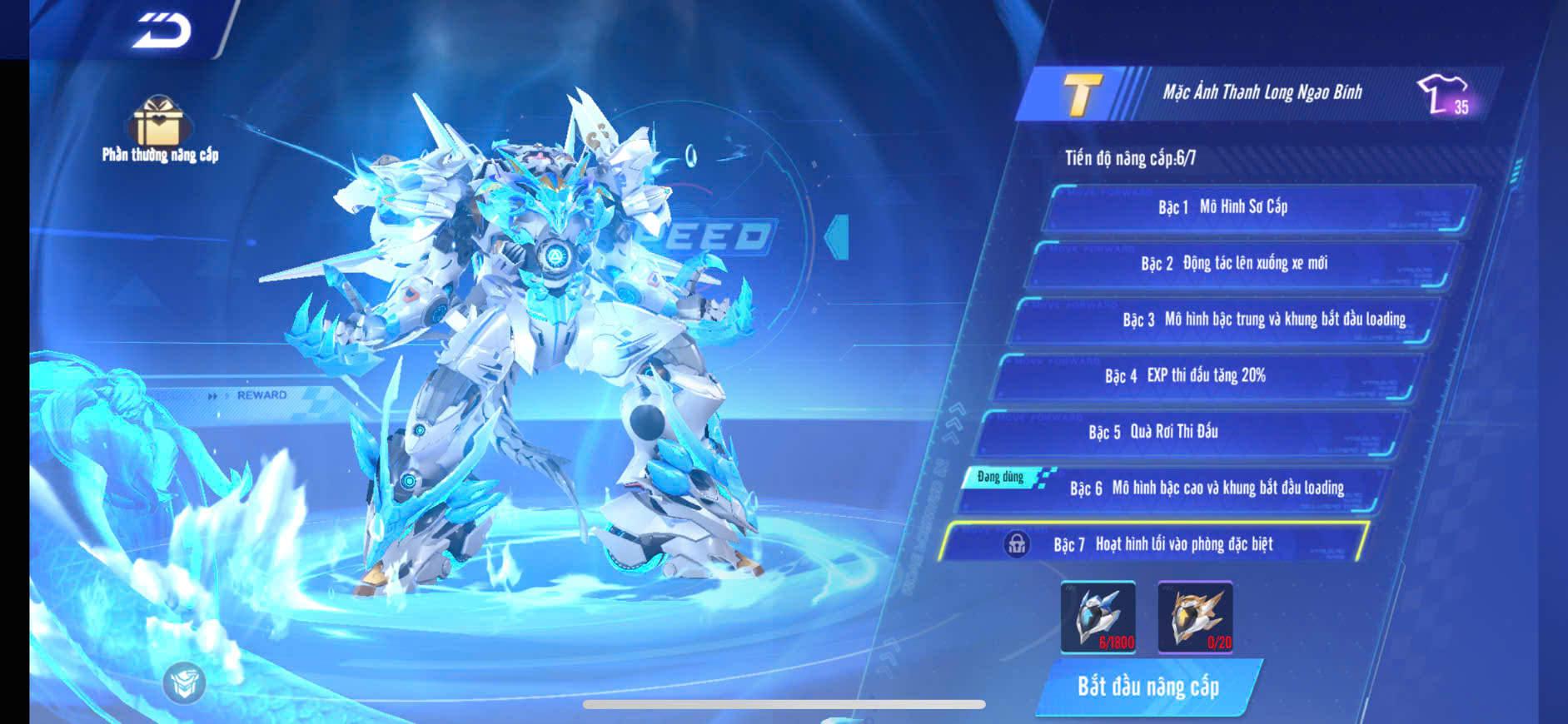This screenshot has width=1568, height=724.
Task: Select Bậc 5 Quà Rơi Thi Đấu
Action: pos(1191,432)
